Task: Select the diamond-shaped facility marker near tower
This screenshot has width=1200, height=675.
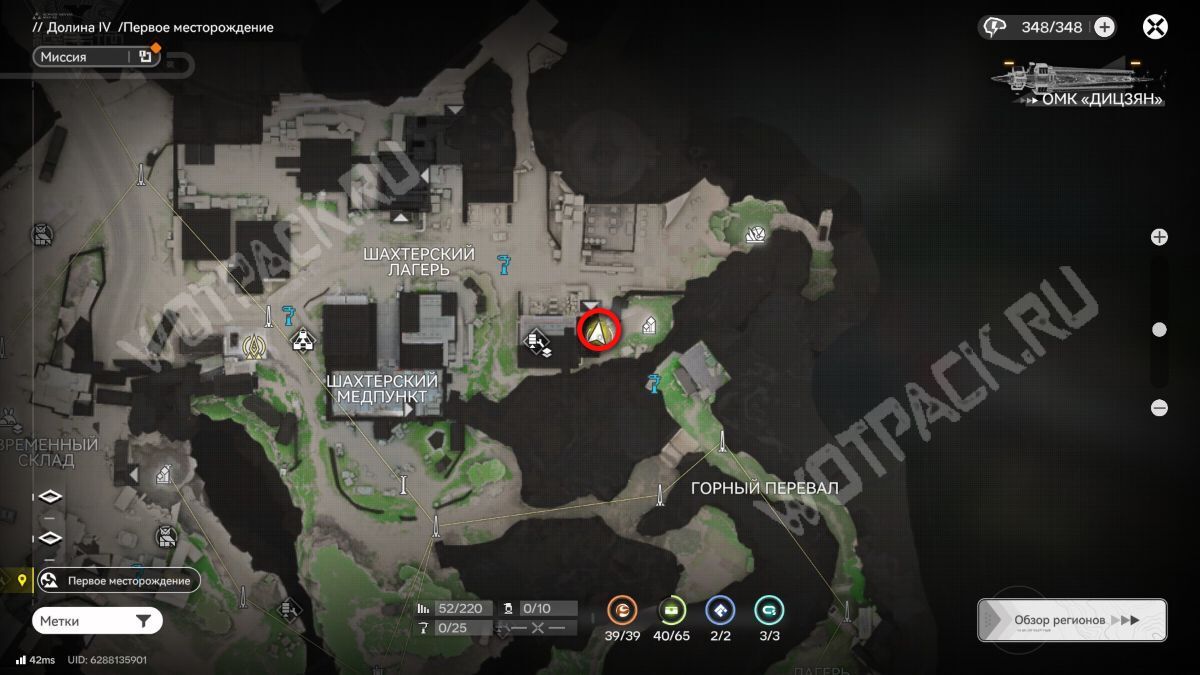Action: pos(301,343)
